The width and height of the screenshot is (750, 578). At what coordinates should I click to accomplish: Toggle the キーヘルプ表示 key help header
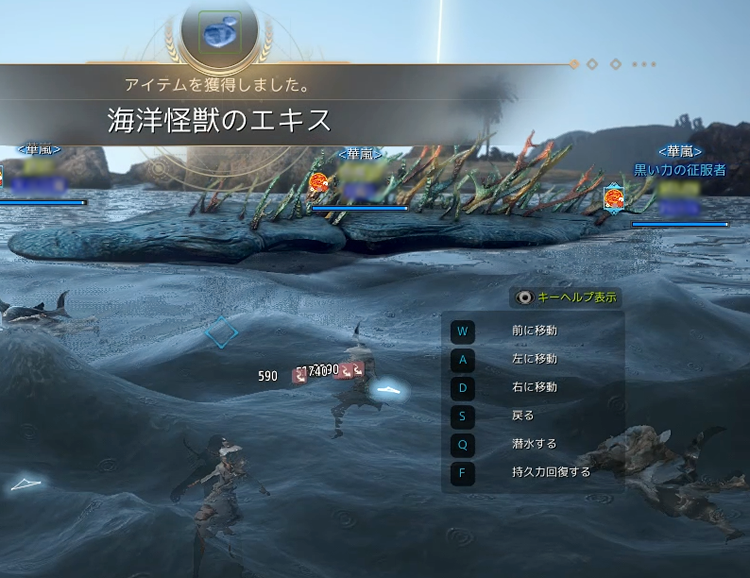pyautogui.click(x=566, y=297)
